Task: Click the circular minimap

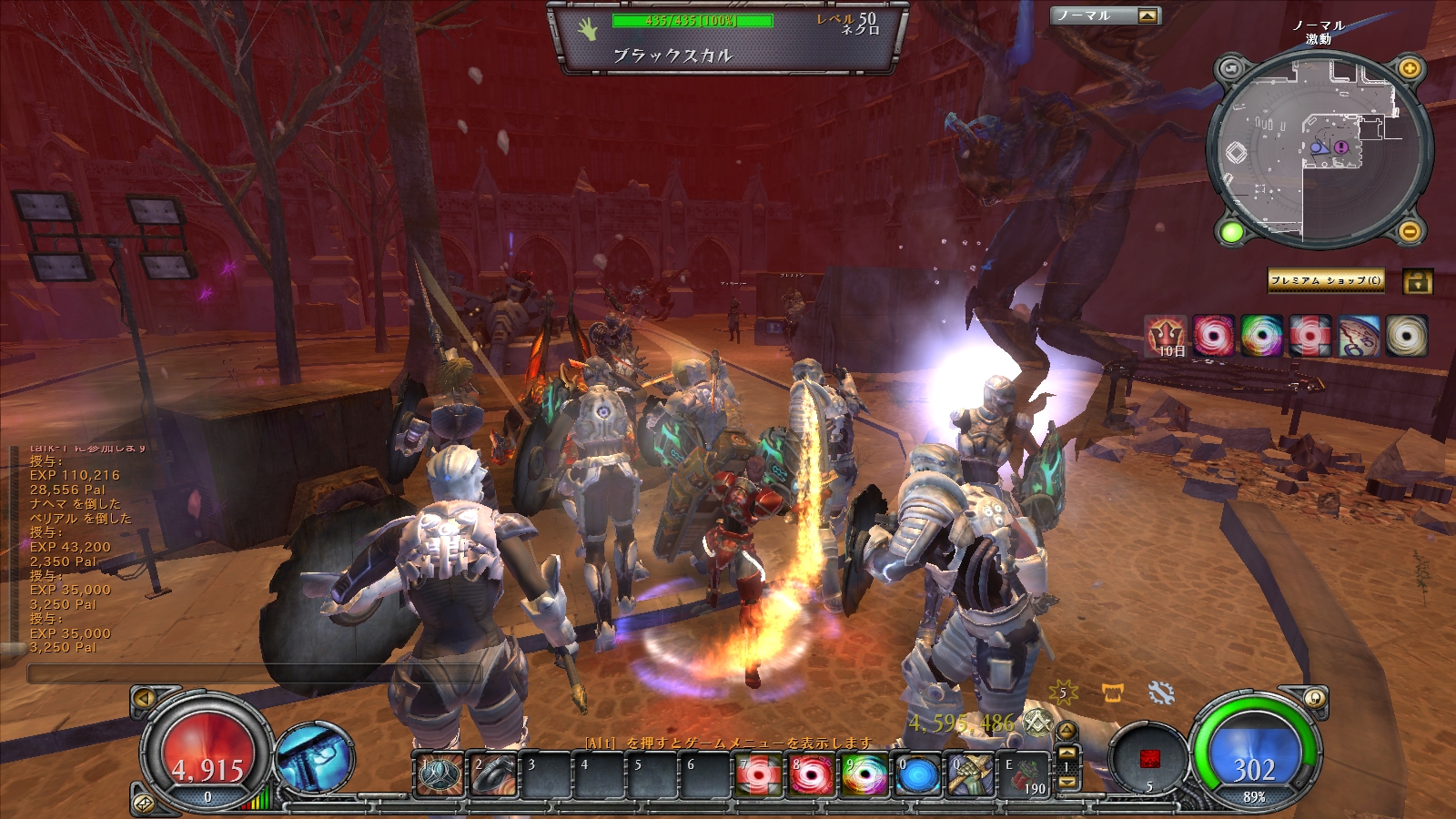Action: (x=1319, y=150)
